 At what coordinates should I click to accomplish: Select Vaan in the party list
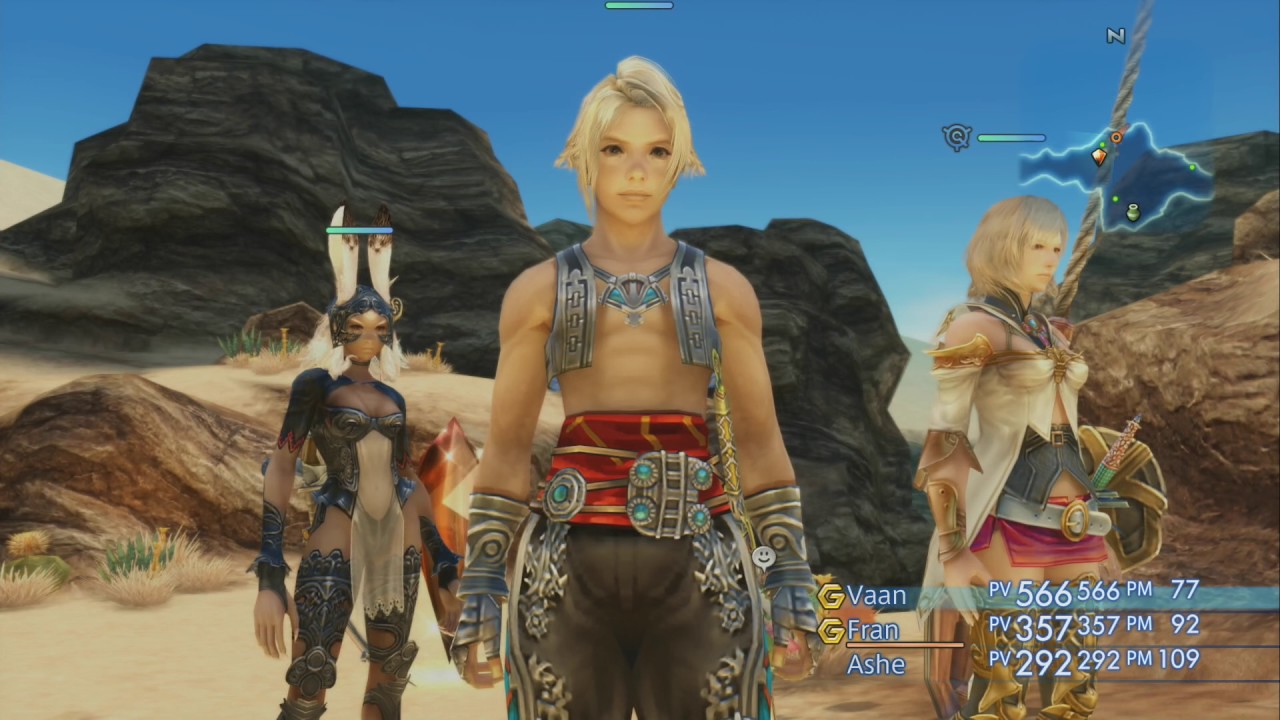[x=877, y=596]
